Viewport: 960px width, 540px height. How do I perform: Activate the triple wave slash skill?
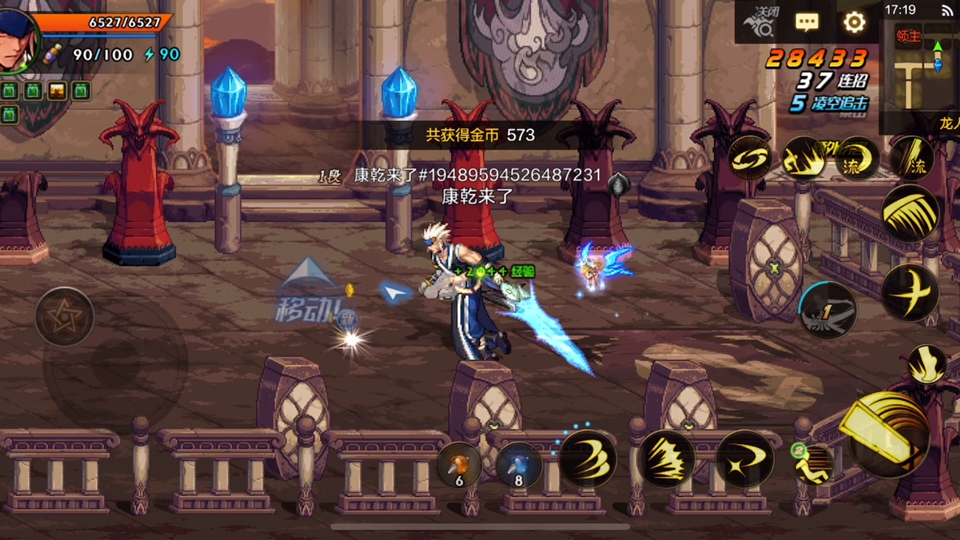click(x=587, y=458)
